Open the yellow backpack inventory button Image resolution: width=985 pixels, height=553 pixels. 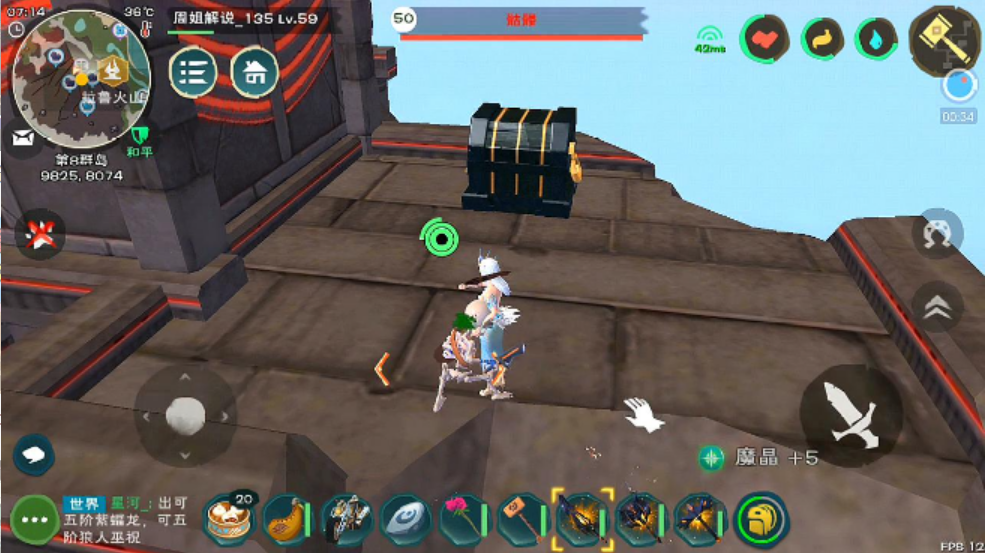coord(762,520)
